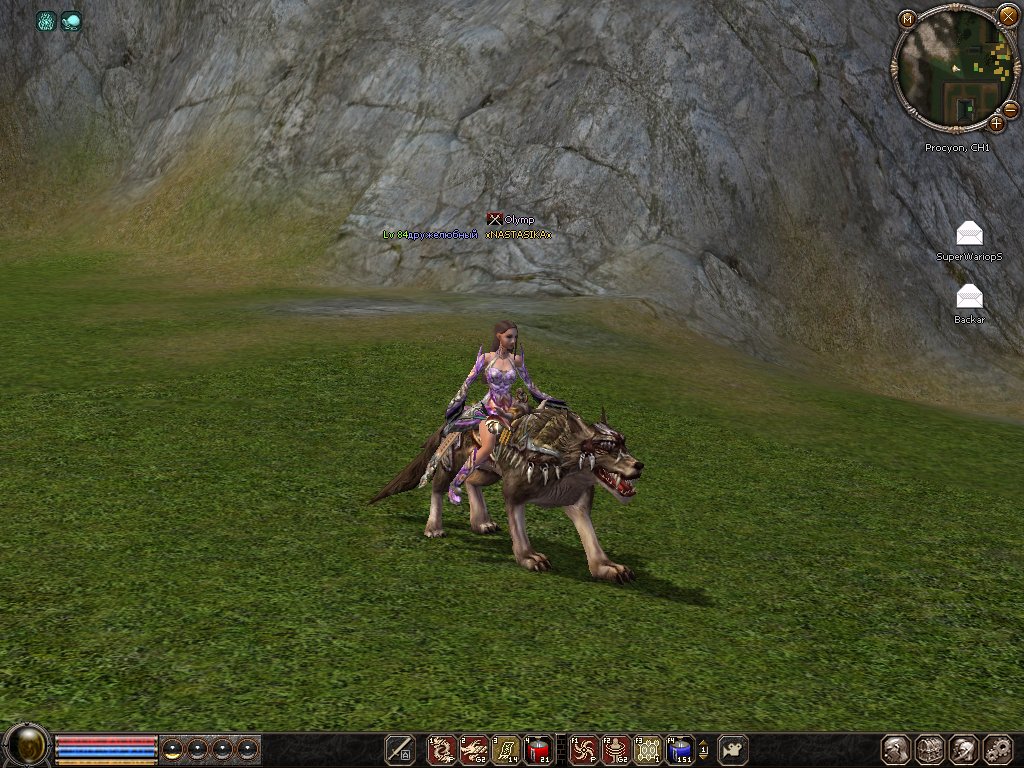Toggle the camera mode button
This screenshot has height=768, width=1024.
point(733,749)
